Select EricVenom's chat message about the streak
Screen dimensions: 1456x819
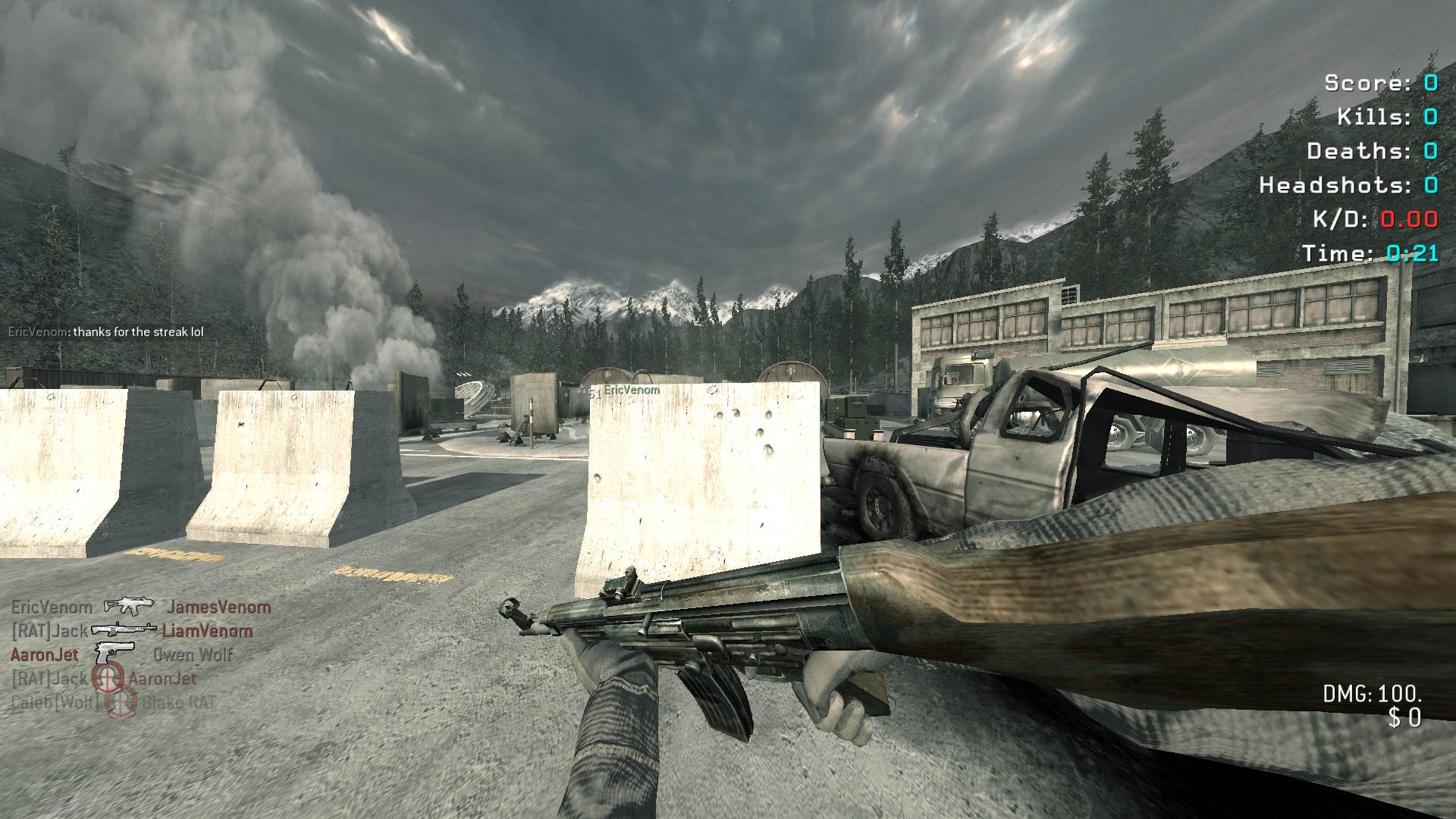(106, 332)
